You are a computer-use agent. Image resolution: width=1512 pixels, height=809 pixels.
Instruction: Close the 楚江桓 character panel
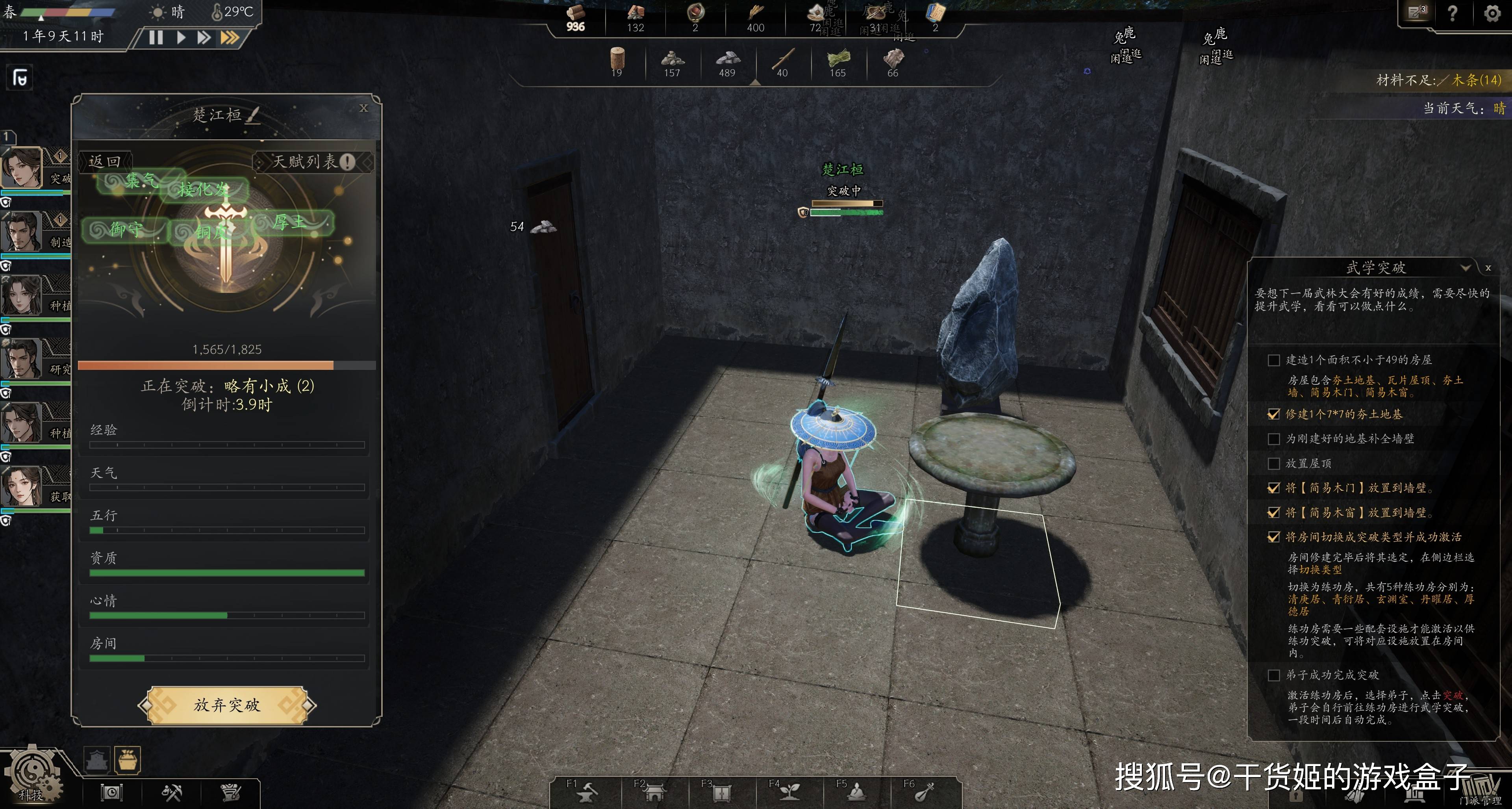(x=364, y=108)
